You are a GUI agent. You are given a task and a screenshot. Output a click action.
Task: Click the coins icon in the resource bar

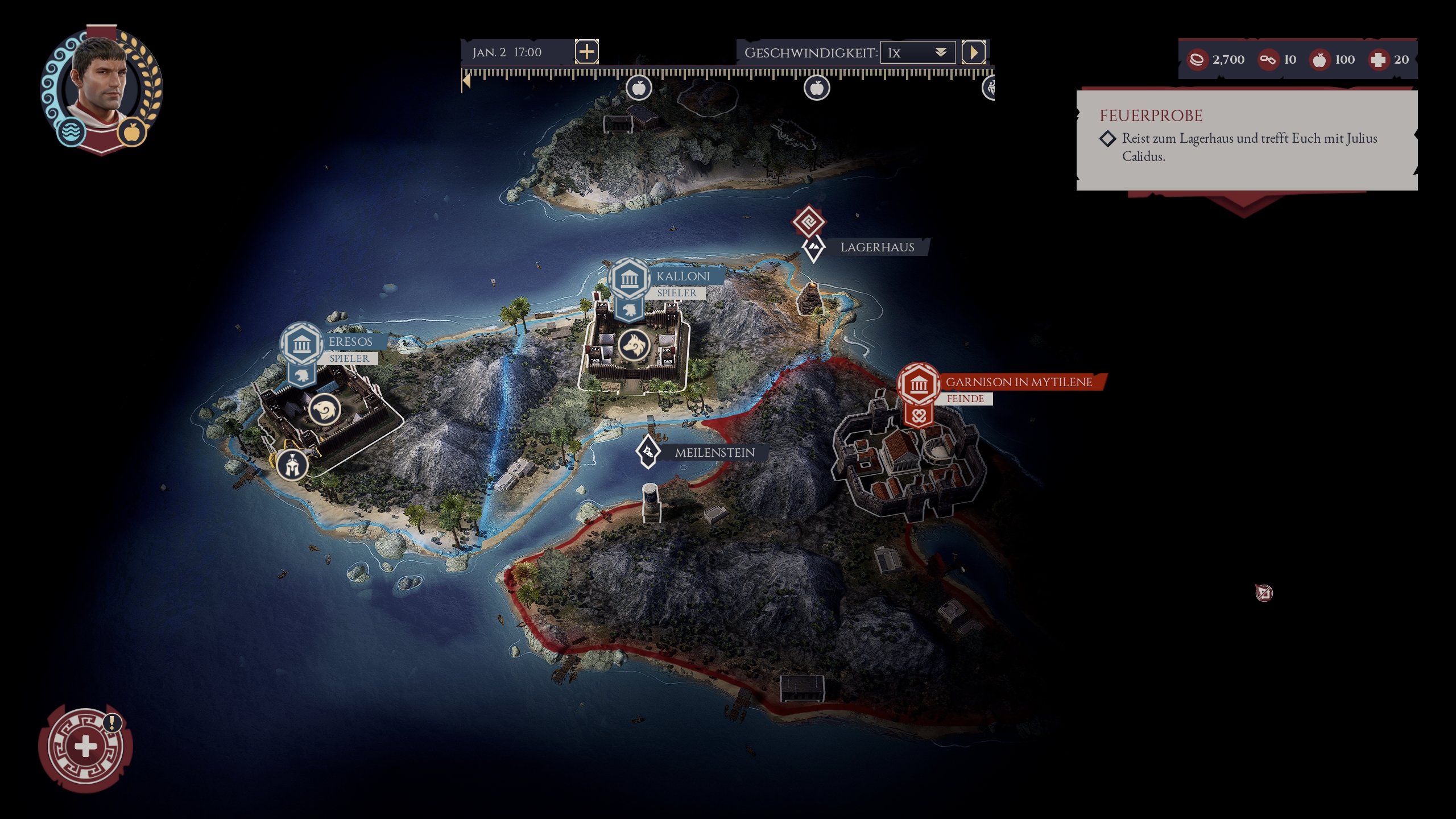[x=1197, y=59]
